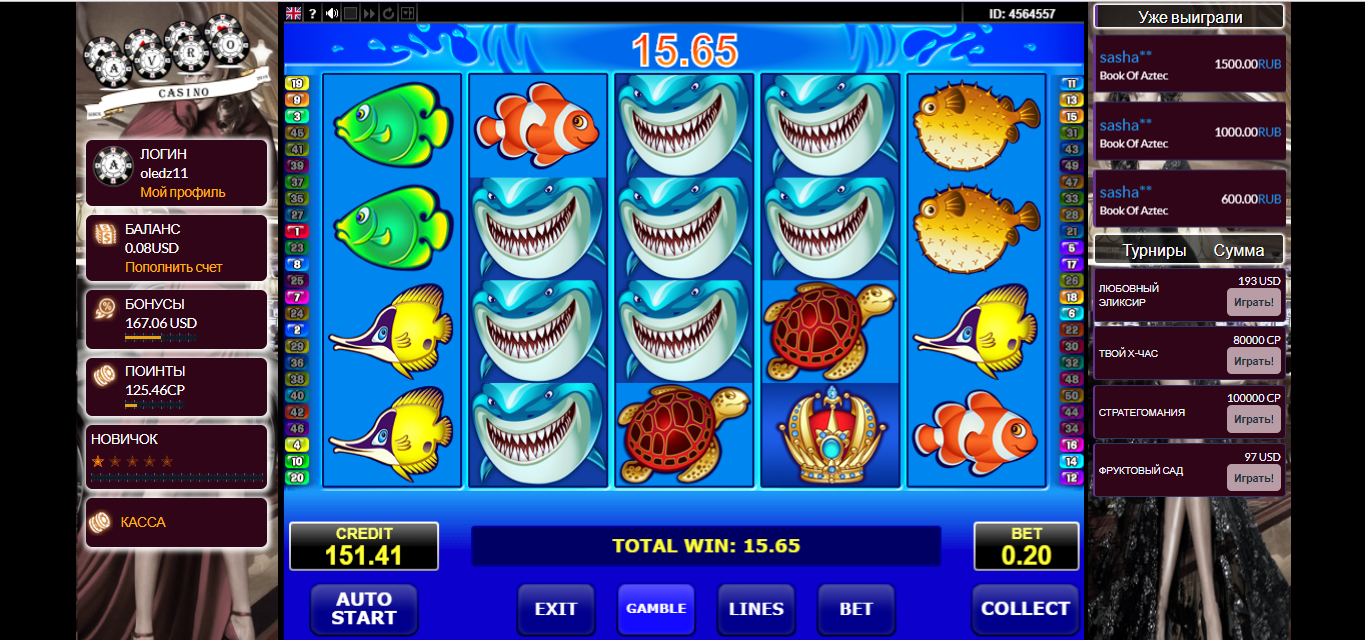Switch language using the UK flag icon
The height and width of the screenshot is (640, 1365).
pos(294,13)
